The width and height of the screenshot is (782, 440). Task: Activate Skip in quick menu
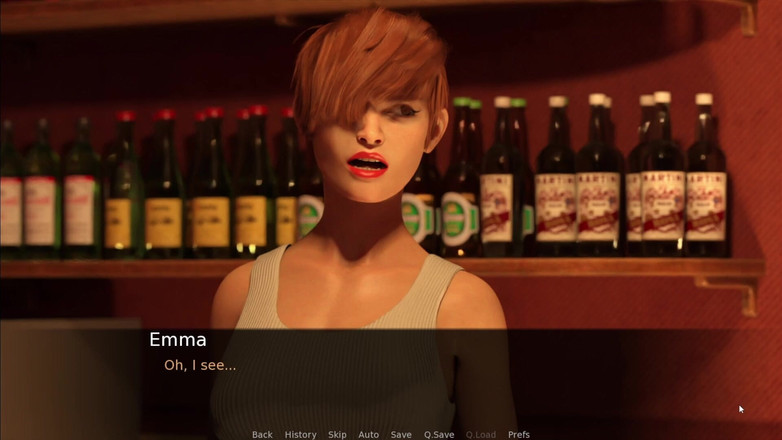point(337,434)
